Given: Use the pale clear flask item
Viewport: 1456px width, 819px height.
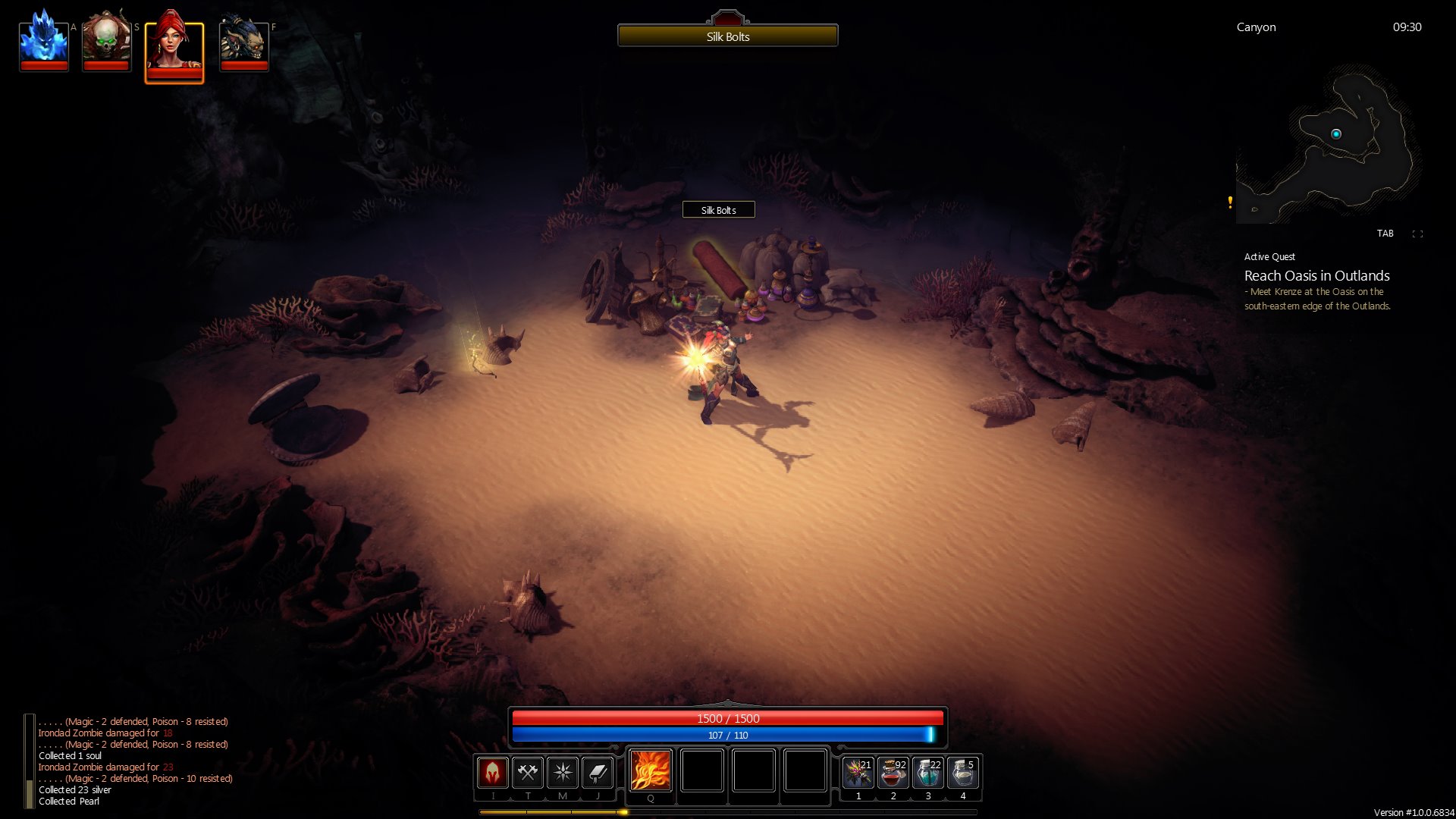Looking at the screenshot, I should tap(963, 773).
